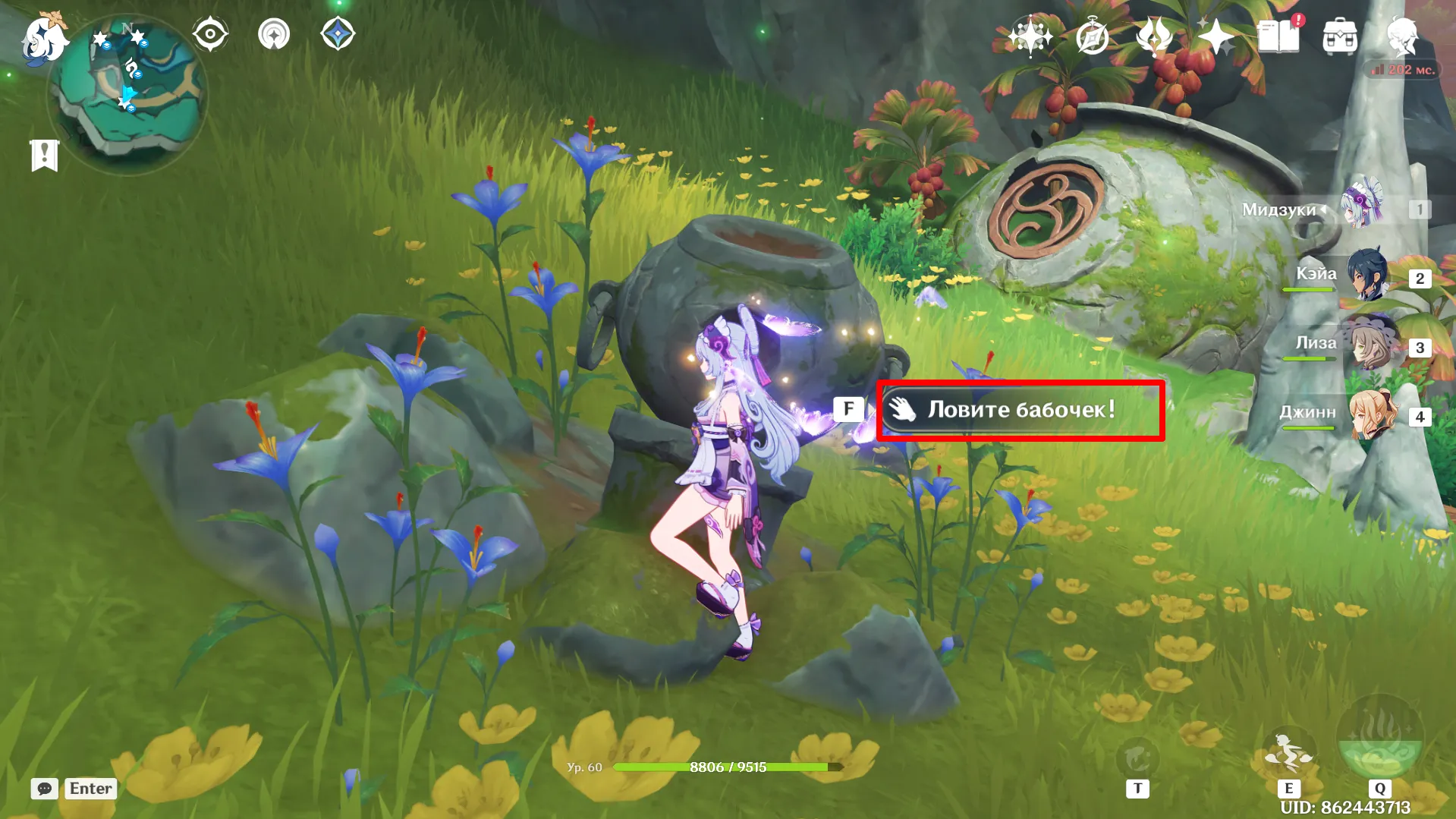Open the Wish sparkle star icon
This screenshot has height=819, width=1456.
click(1030, 36)
